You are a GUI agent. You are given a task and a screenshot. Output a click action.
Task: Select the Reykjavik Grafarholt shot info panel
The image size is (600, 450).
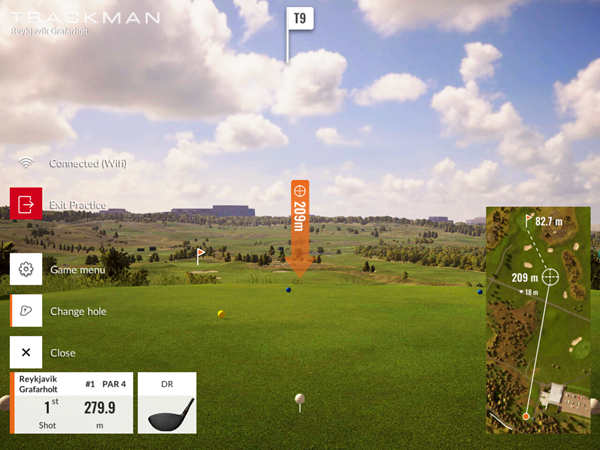tap(72, 403)
